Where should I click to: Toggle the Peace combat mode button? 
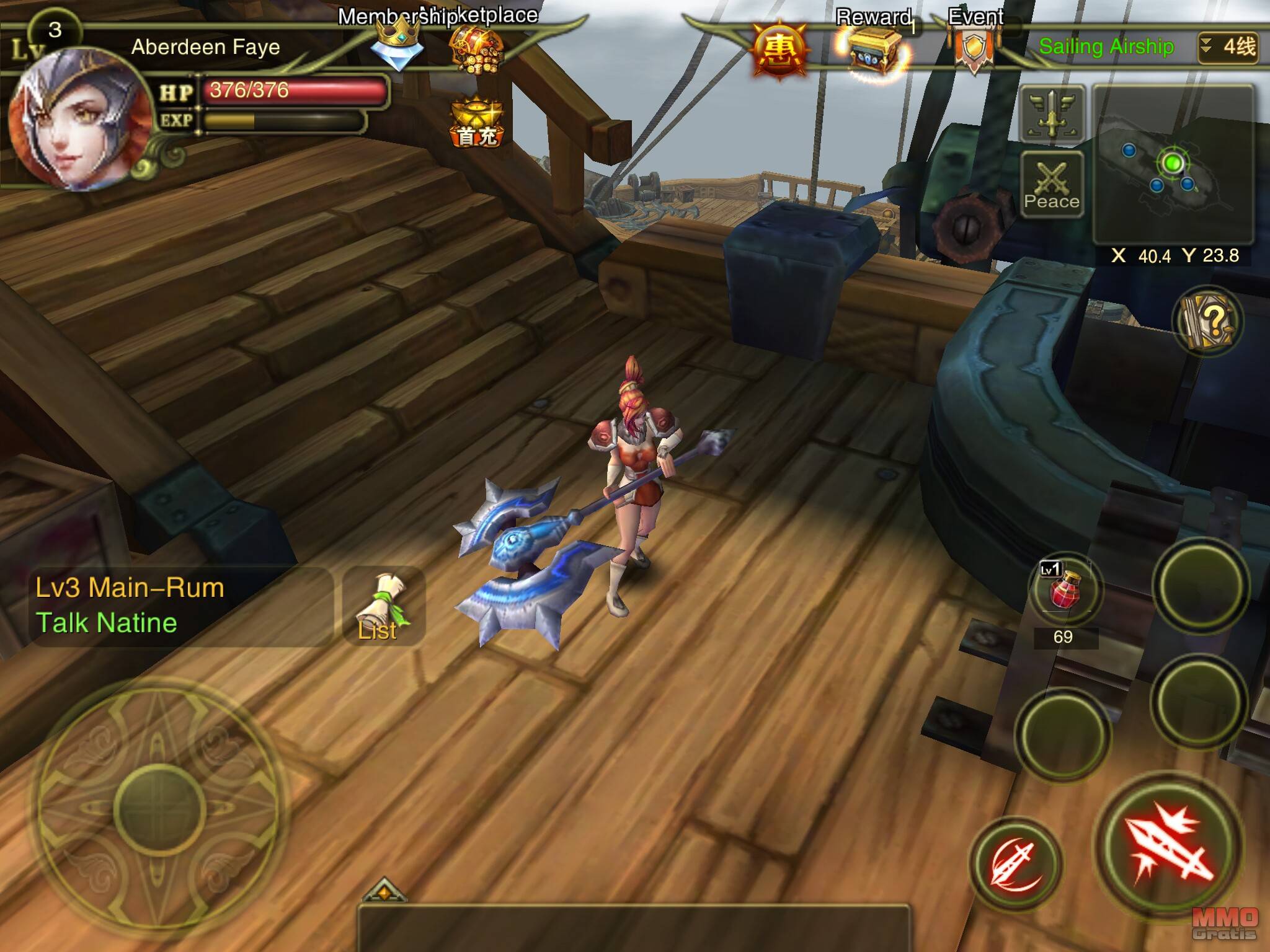tap(1052, 184)
